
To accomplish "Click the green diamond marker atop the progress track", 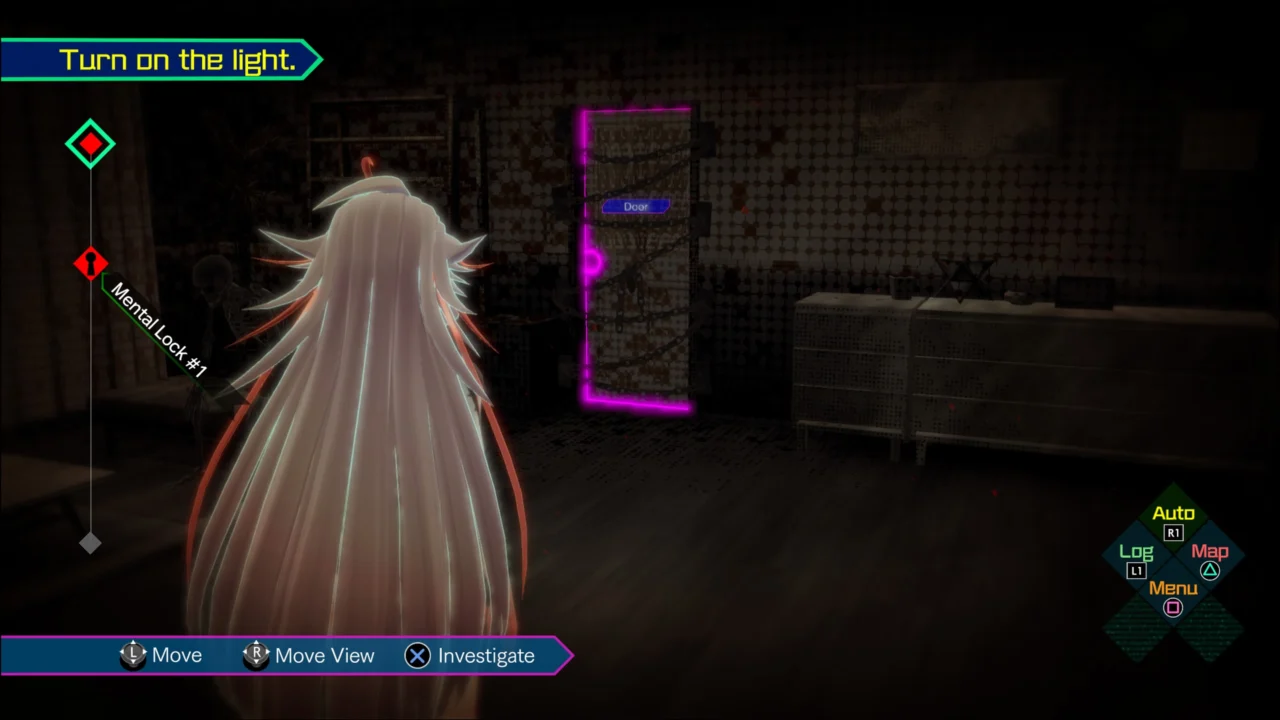I will pyautogui.click(x=90, y=143).
